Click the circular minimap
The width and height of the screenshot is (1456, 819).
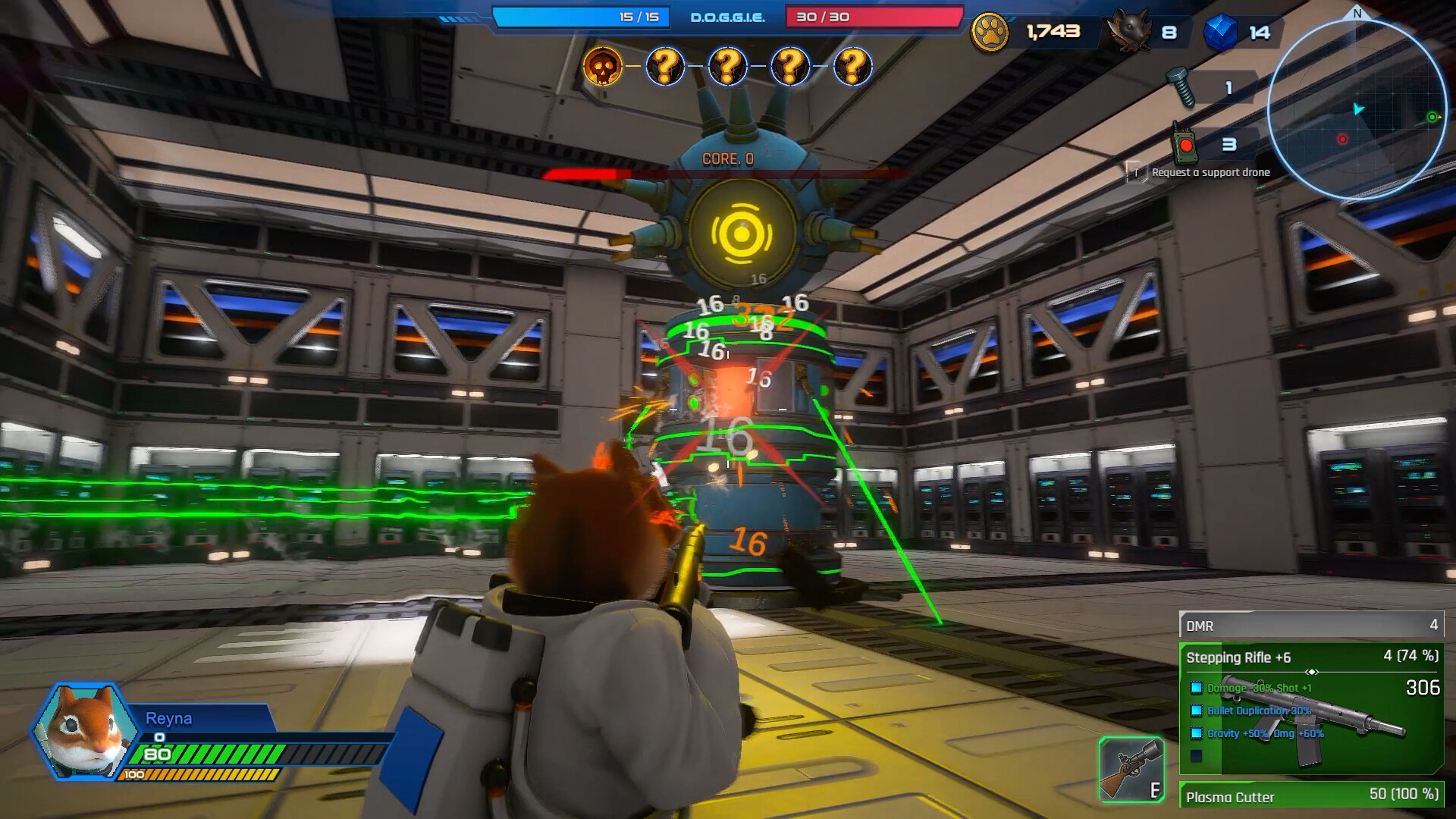tap(1356, 108)
